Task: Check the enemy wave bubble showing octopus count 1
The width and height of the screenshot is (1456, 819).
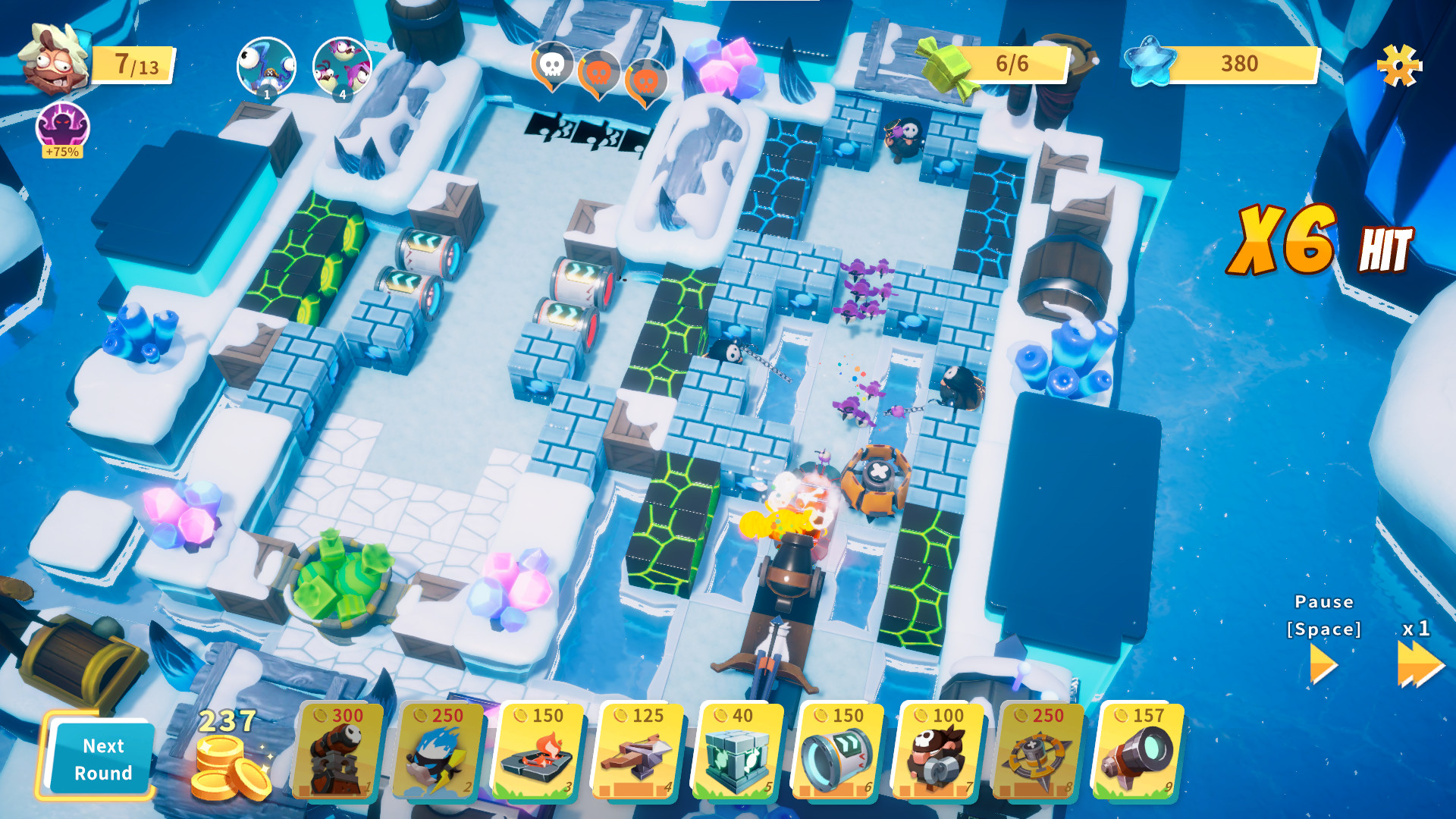Action: (265, 68)
